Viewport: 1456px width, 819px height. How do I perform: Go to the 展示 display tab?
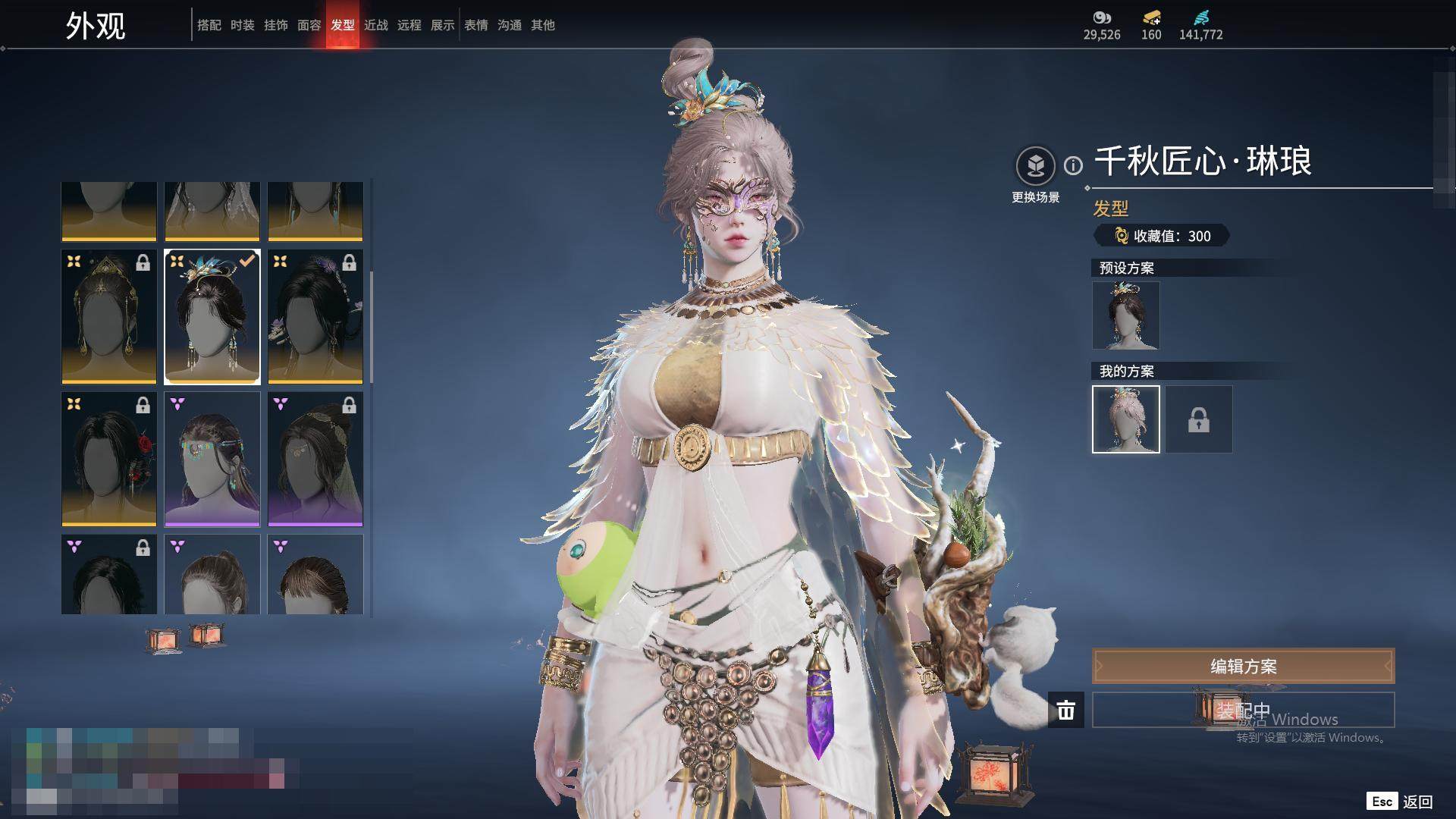442,25
